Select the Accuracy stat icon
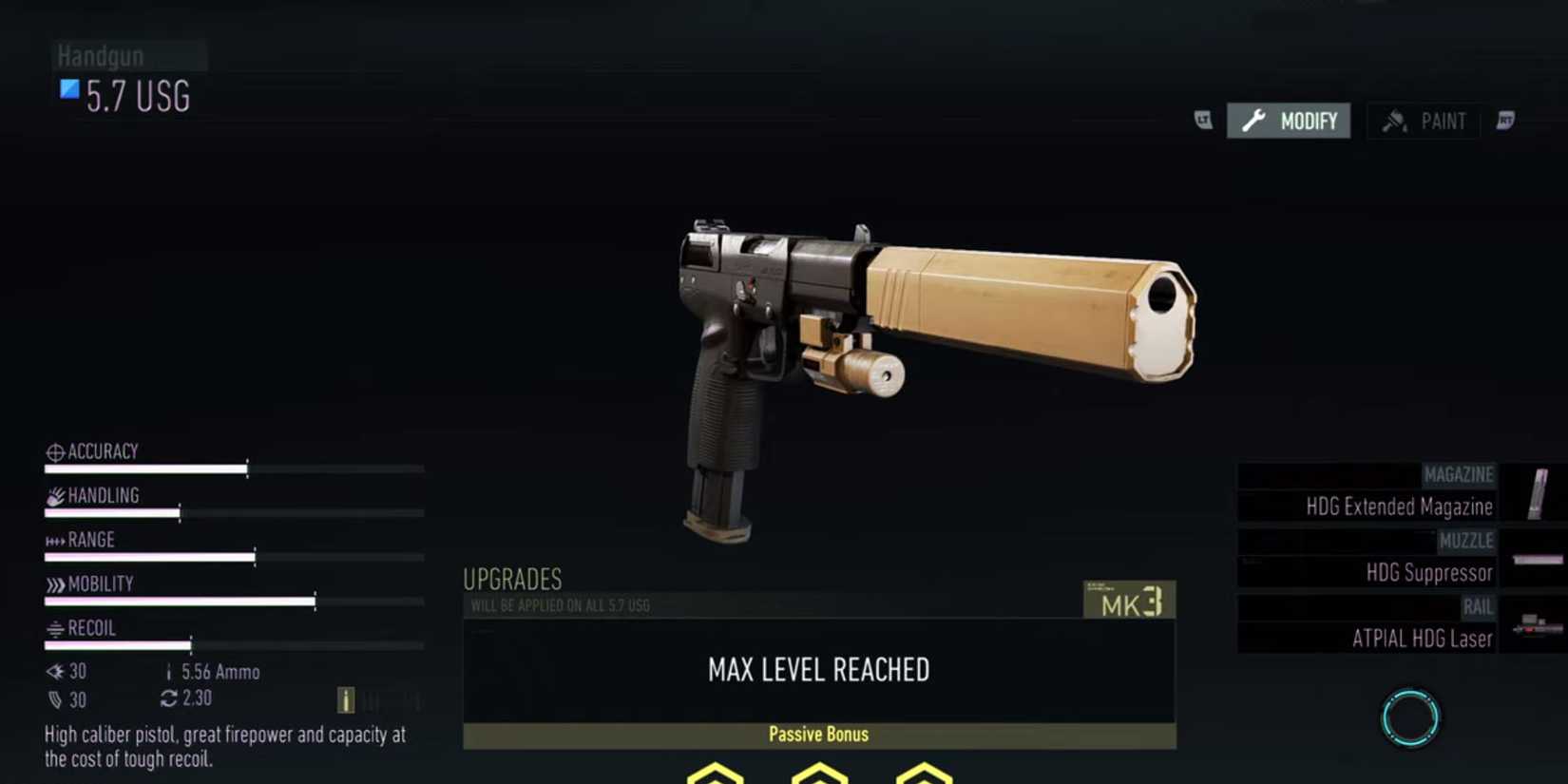The height and width of the screenshot is (784, 1568). click(54, 451)
